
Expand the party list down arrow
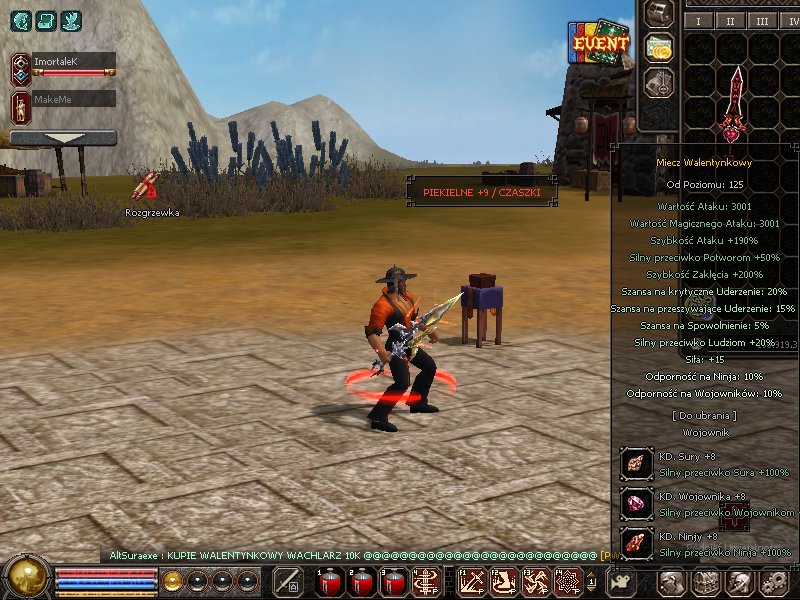coord(63,138)
